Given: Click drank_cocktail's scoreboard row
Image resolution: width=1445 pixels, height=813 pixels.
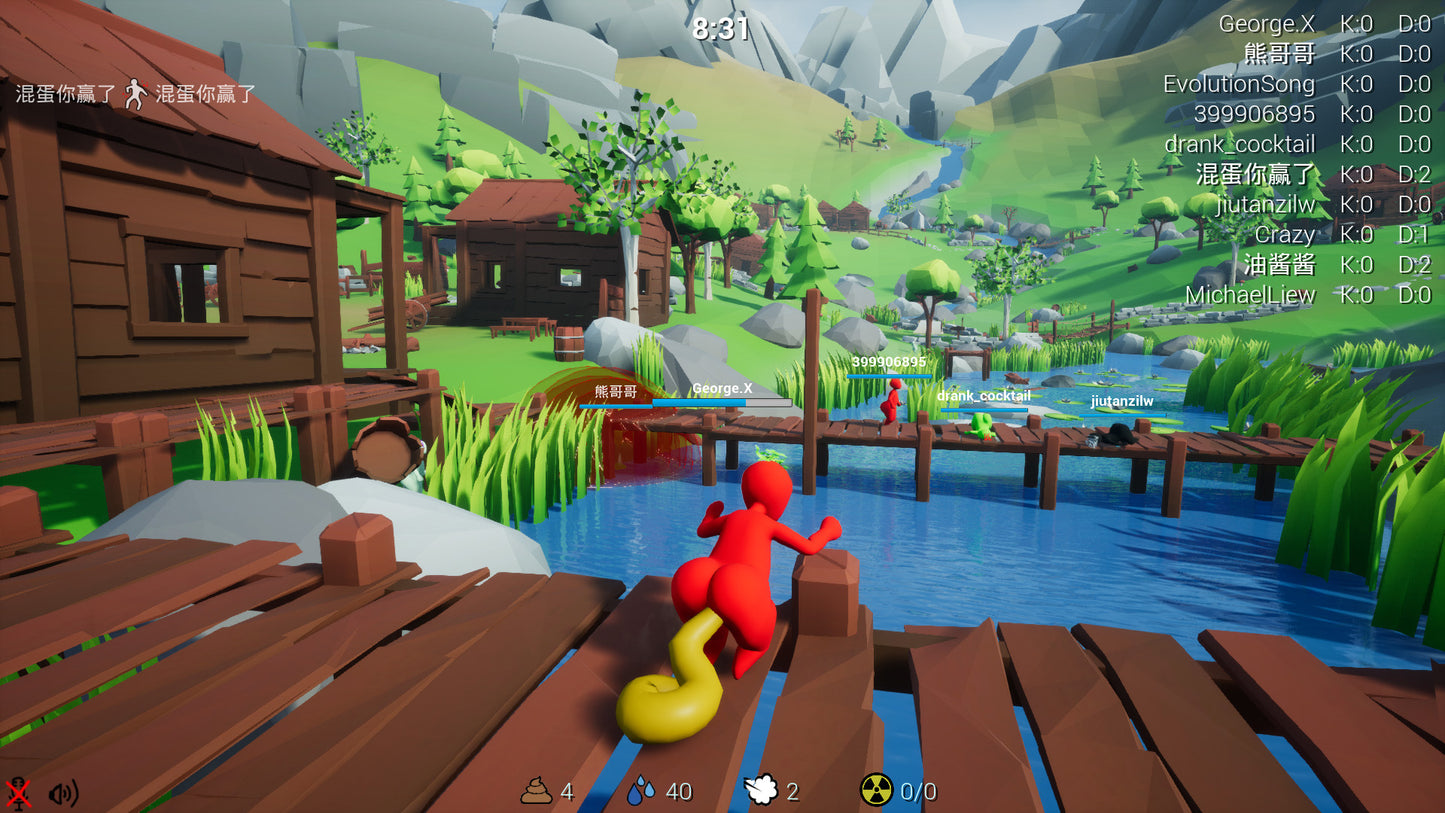Looking at the screenshot, I should point(1239,144).
